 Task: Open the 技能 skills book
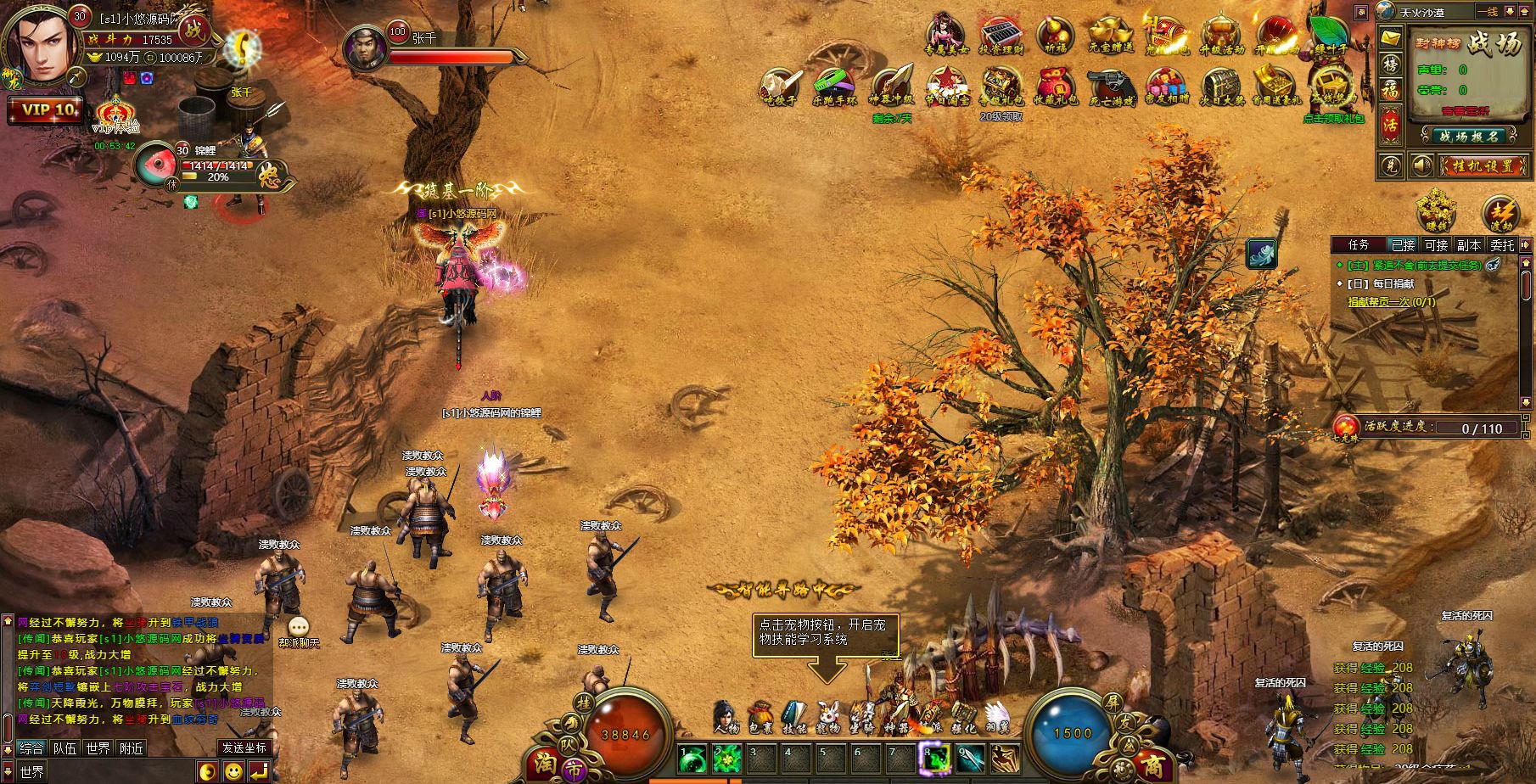click(x=794, y=718)
